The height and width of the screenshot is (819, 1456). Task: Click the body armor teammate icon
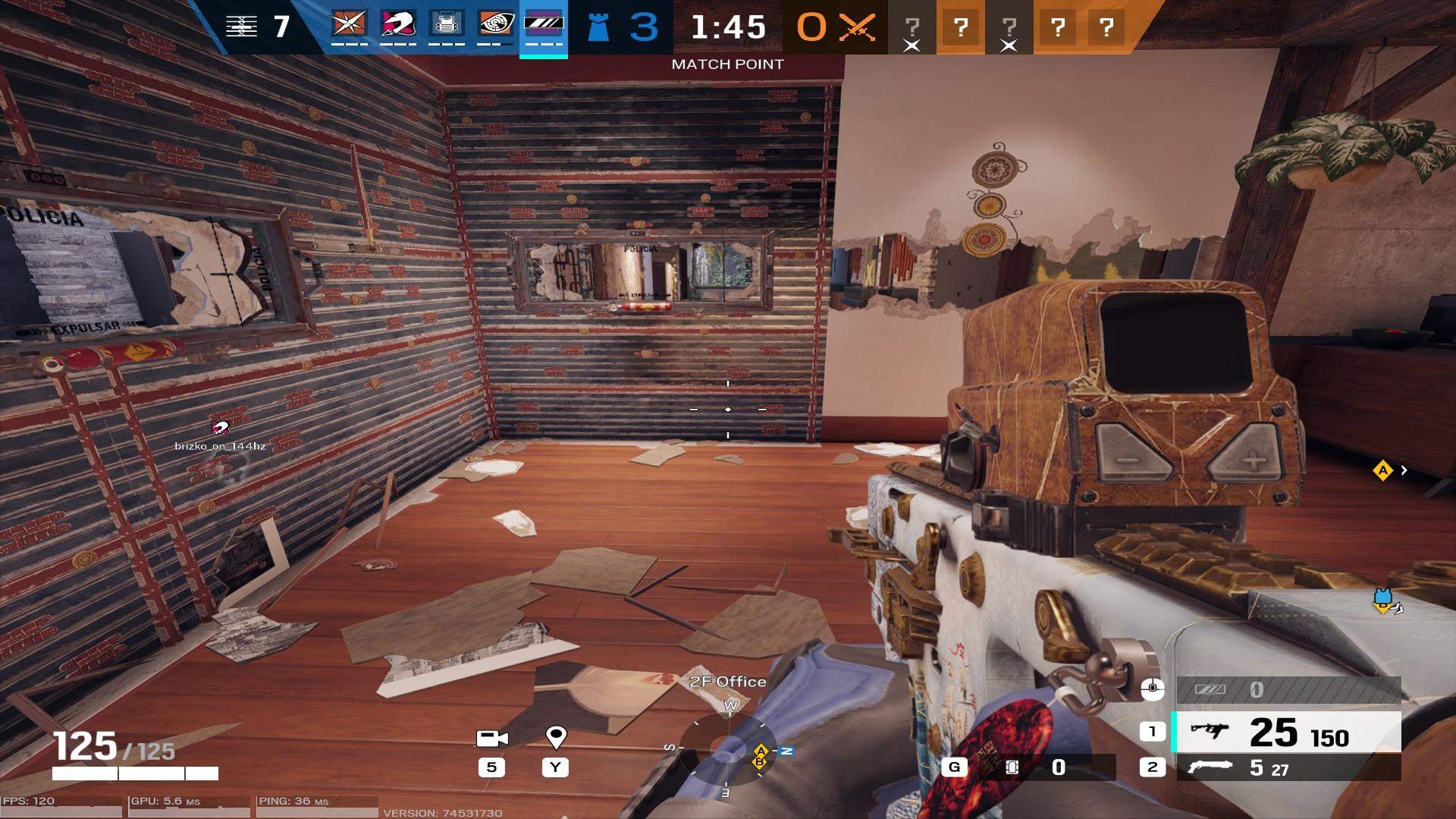coord(448,25)
